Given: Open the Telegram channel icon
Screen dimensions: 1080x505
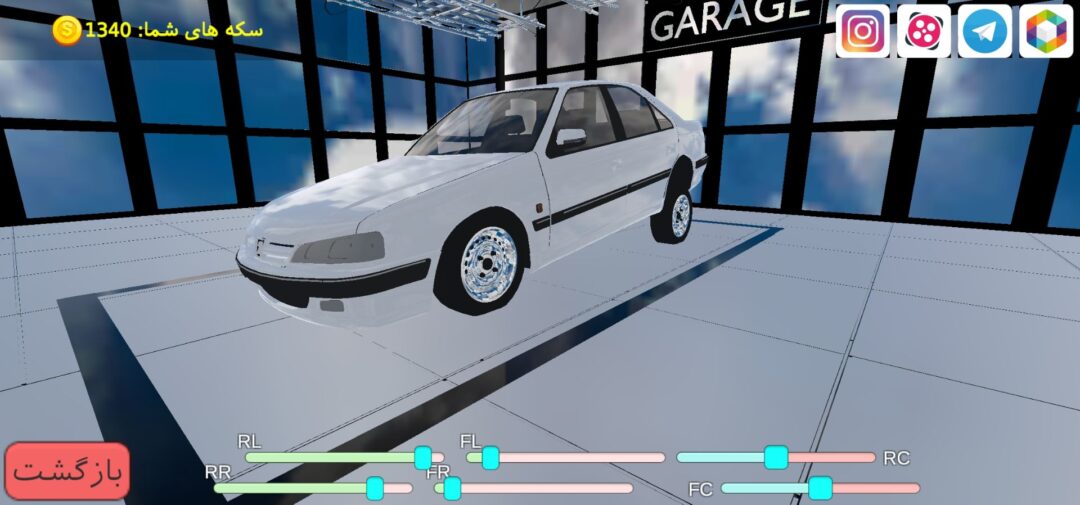Looking at the screenshot, I should coord(985,31).
